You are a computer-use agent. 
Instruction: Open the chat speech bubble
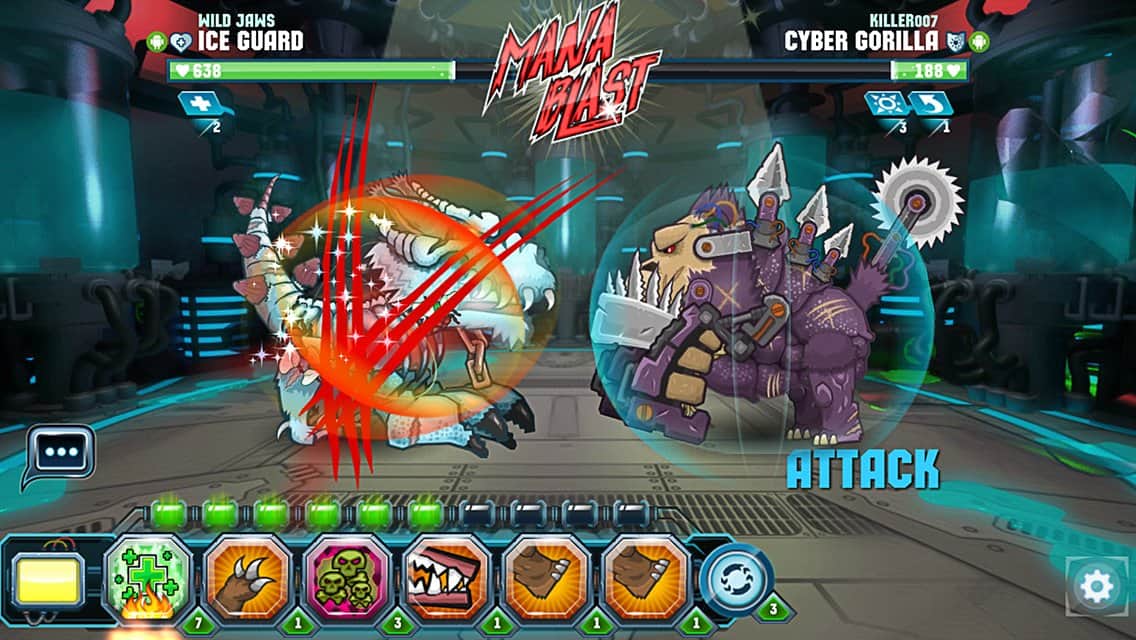point(60,452)
